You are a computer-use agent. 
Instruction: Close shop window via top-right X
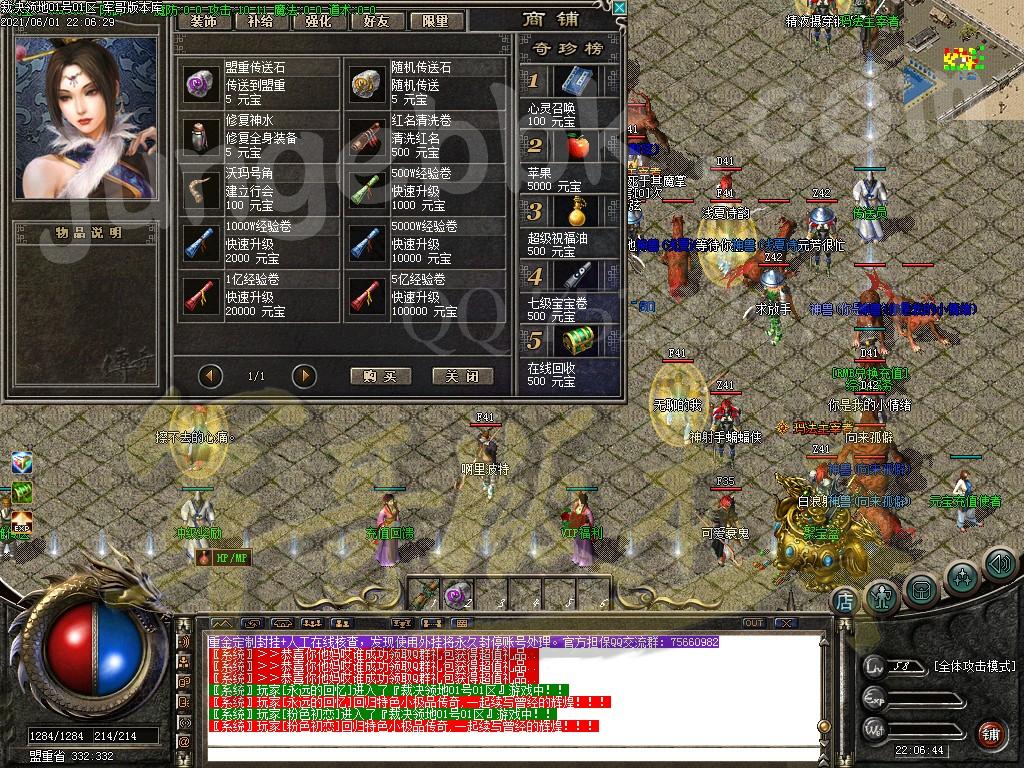click(619, 8)
